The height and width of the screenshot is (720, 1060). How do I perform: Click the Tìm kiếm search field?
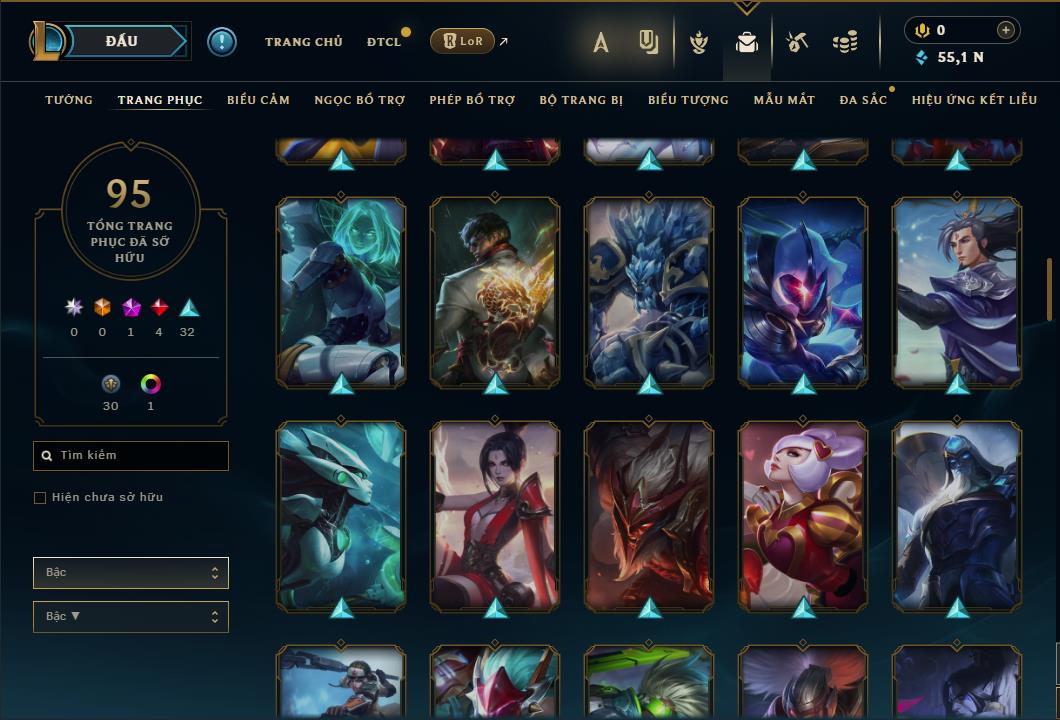(131, 456)
